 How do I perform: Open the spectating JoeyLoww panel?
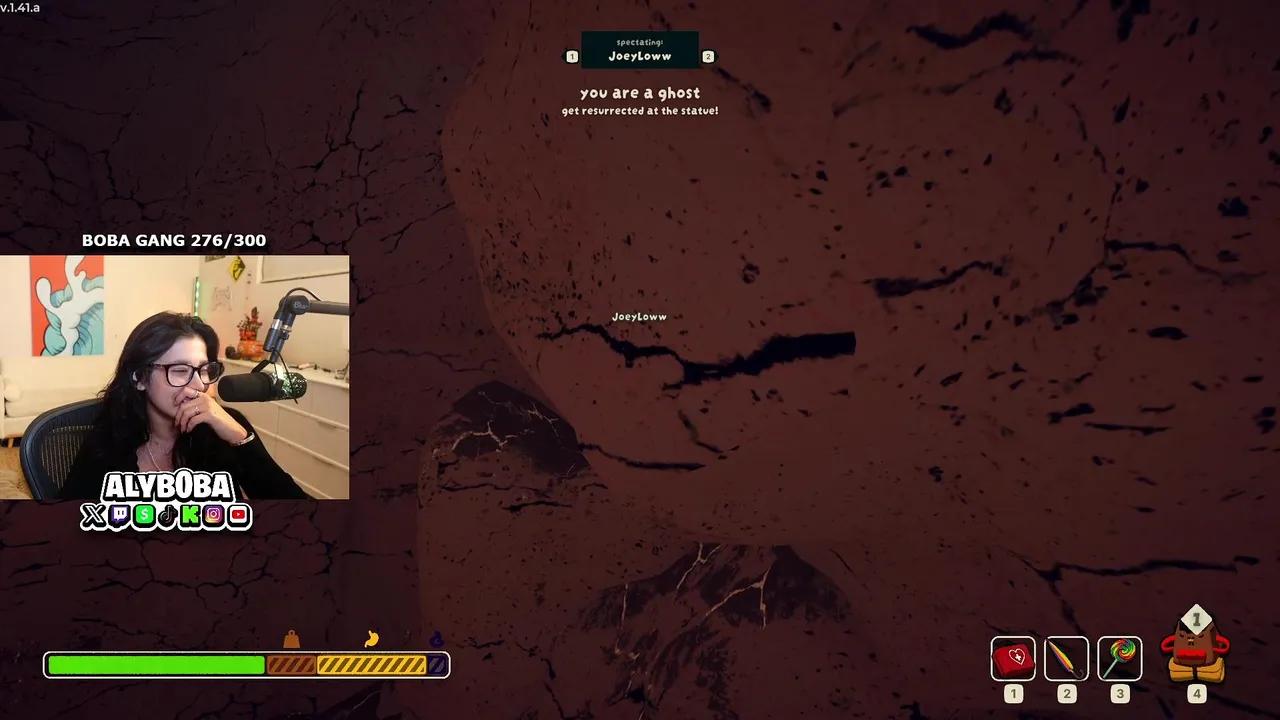[640, 49]
